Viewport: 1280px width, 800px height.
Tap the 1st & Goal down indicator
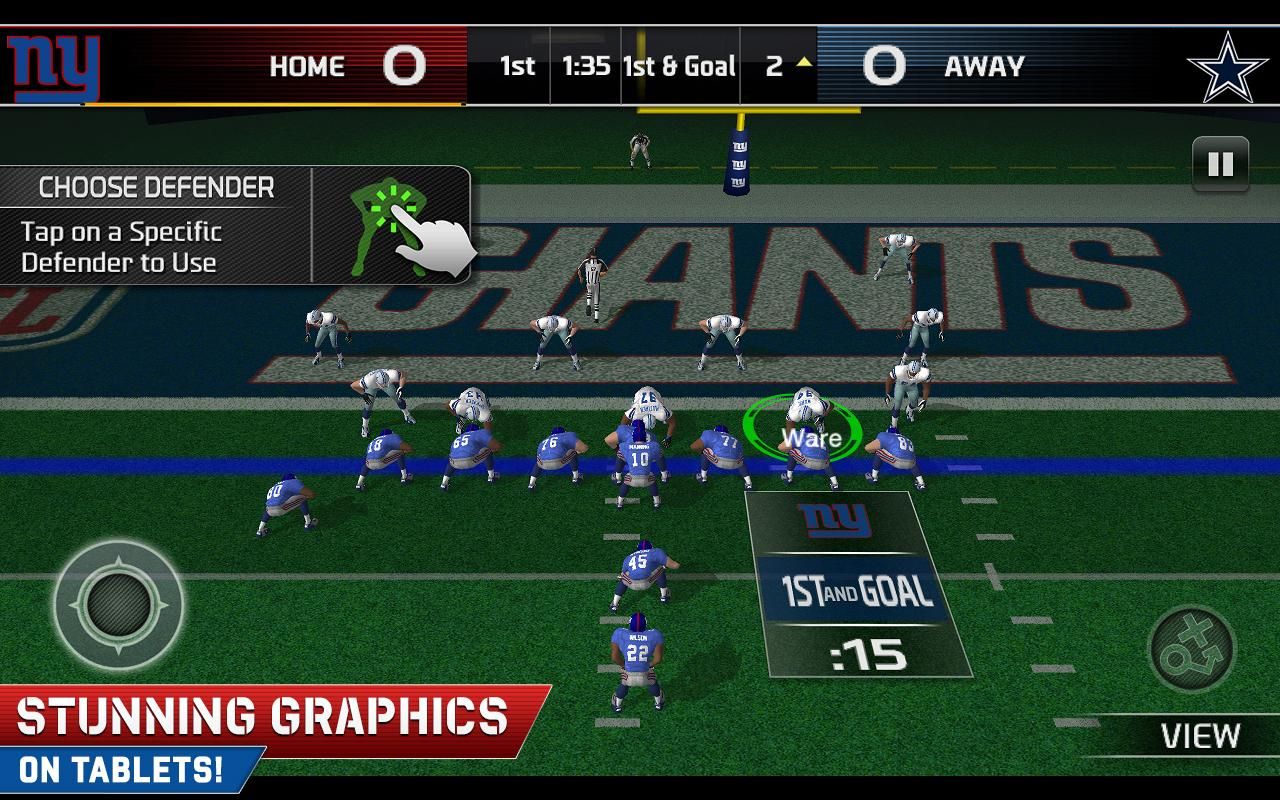tap(679, 66)
